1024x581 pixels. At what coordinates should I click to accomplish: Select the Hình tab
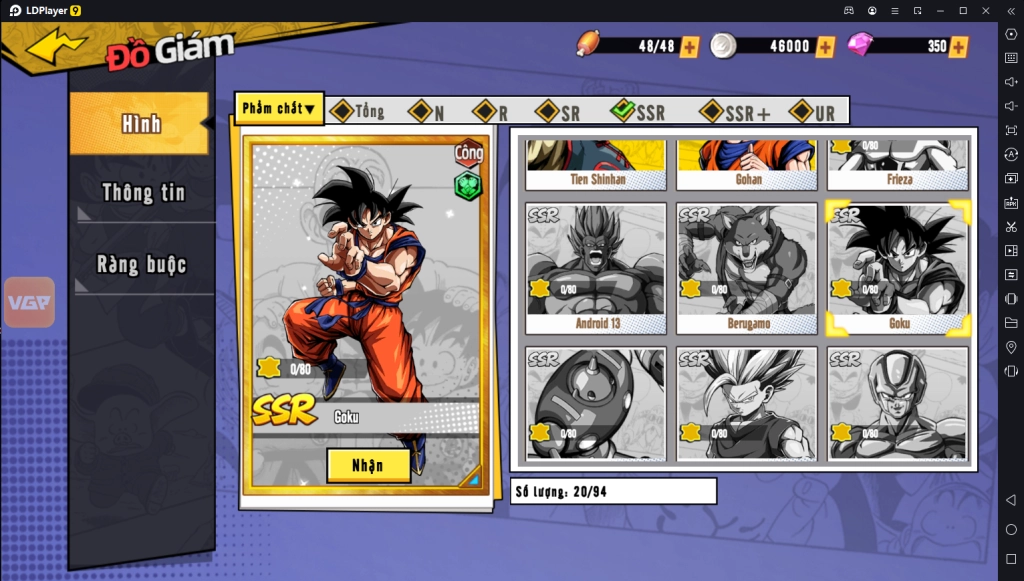(140, 124)
